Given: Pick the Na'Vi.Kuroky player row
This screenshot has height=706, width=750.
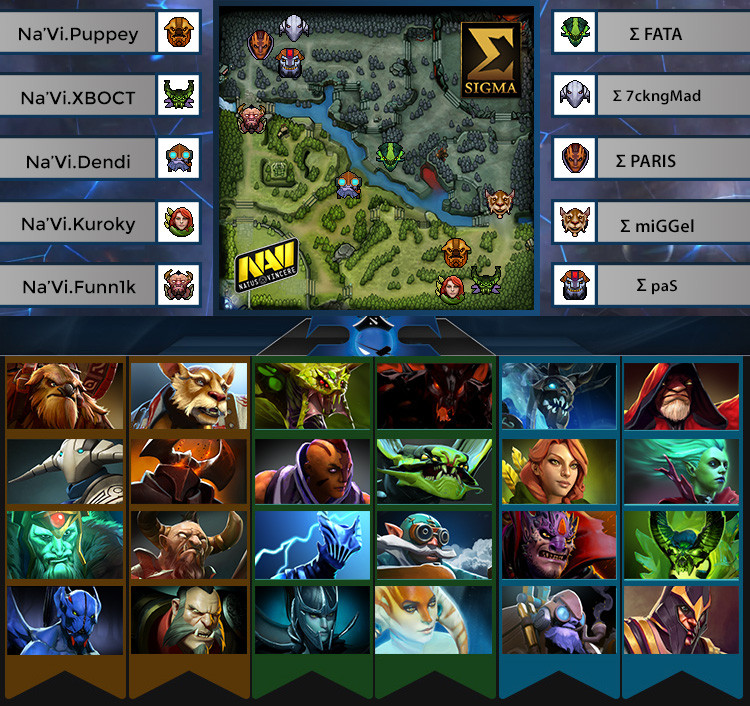Looking at the screenshot, I should pyautogui.click(x=79, y=224).
